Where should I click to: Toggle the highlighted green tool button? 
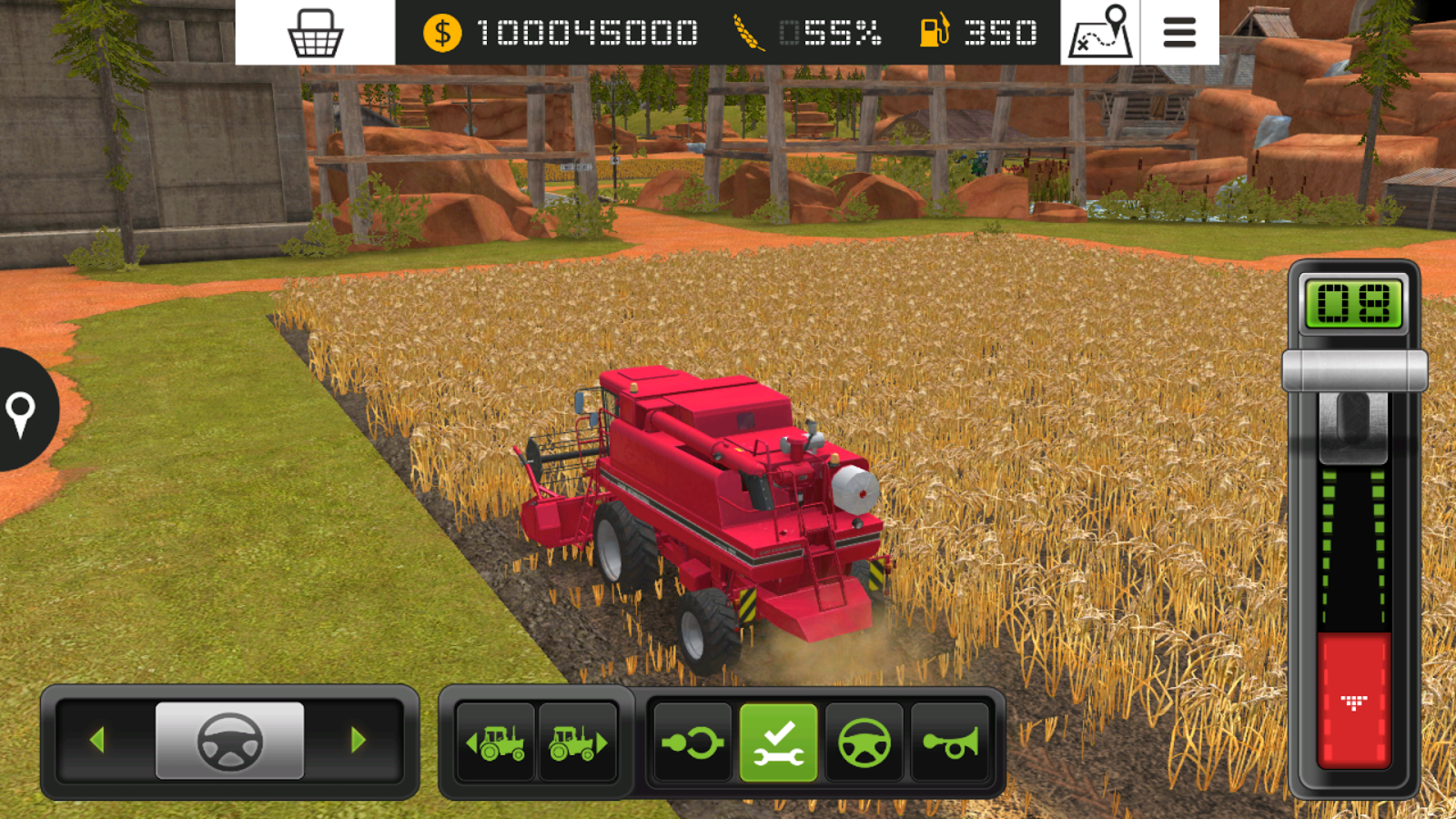pos(778,743)
